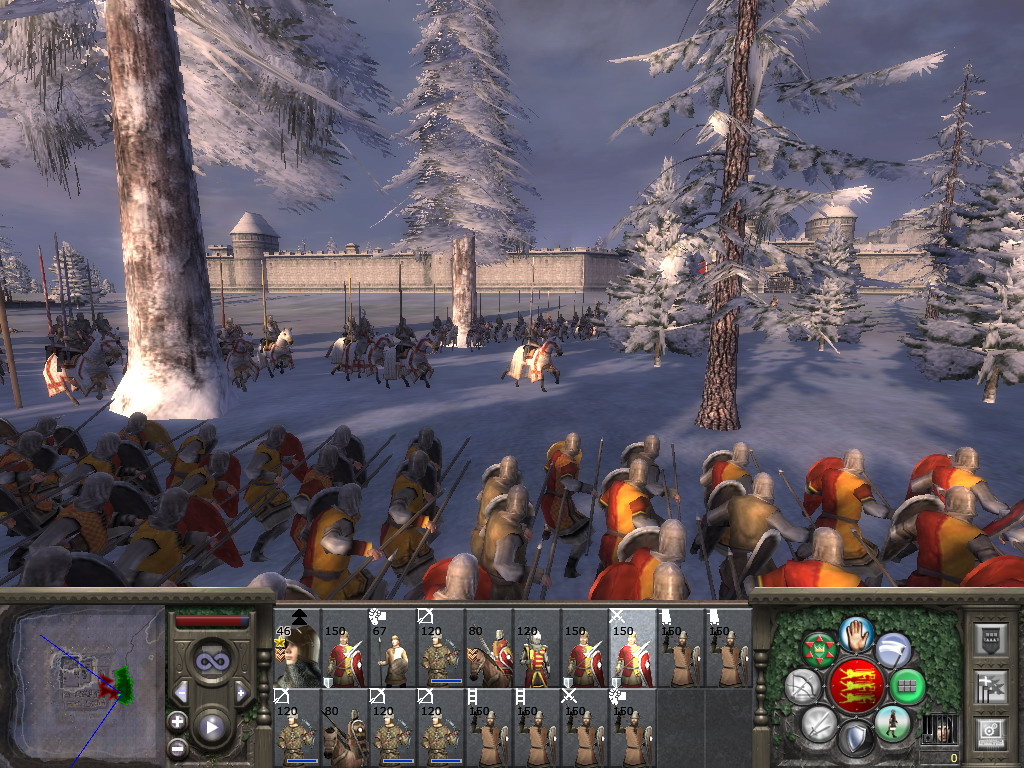
Task: Select the general's unit card with 46 men
Action: click(297, 649)
